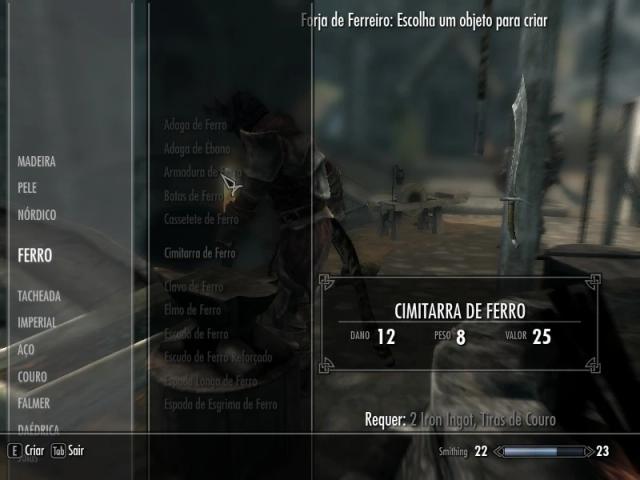Image resolution: width=640 pixels, height=480 pixels.
Task: Open the Daédrica category
Action: click(39, 428)
